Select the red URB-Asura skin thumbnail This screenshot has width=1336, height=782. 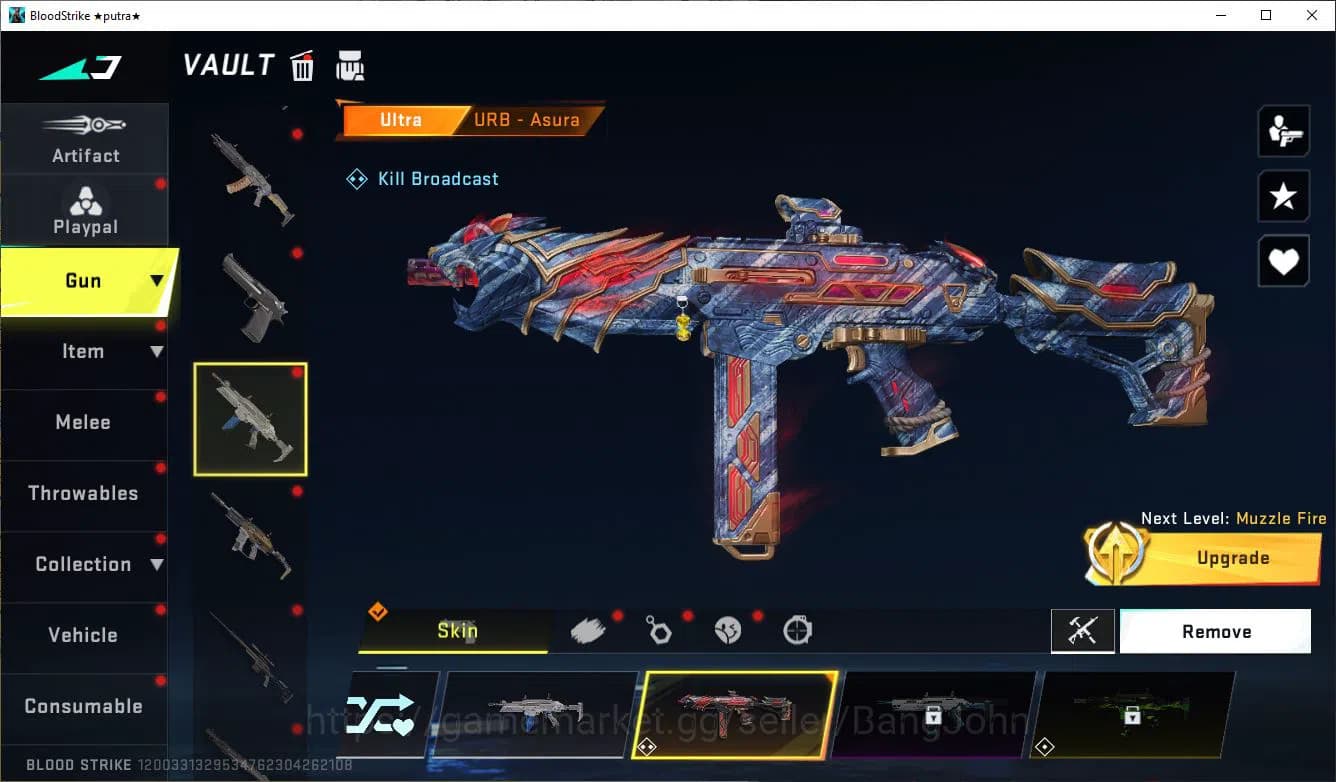(x=737, y=715)
